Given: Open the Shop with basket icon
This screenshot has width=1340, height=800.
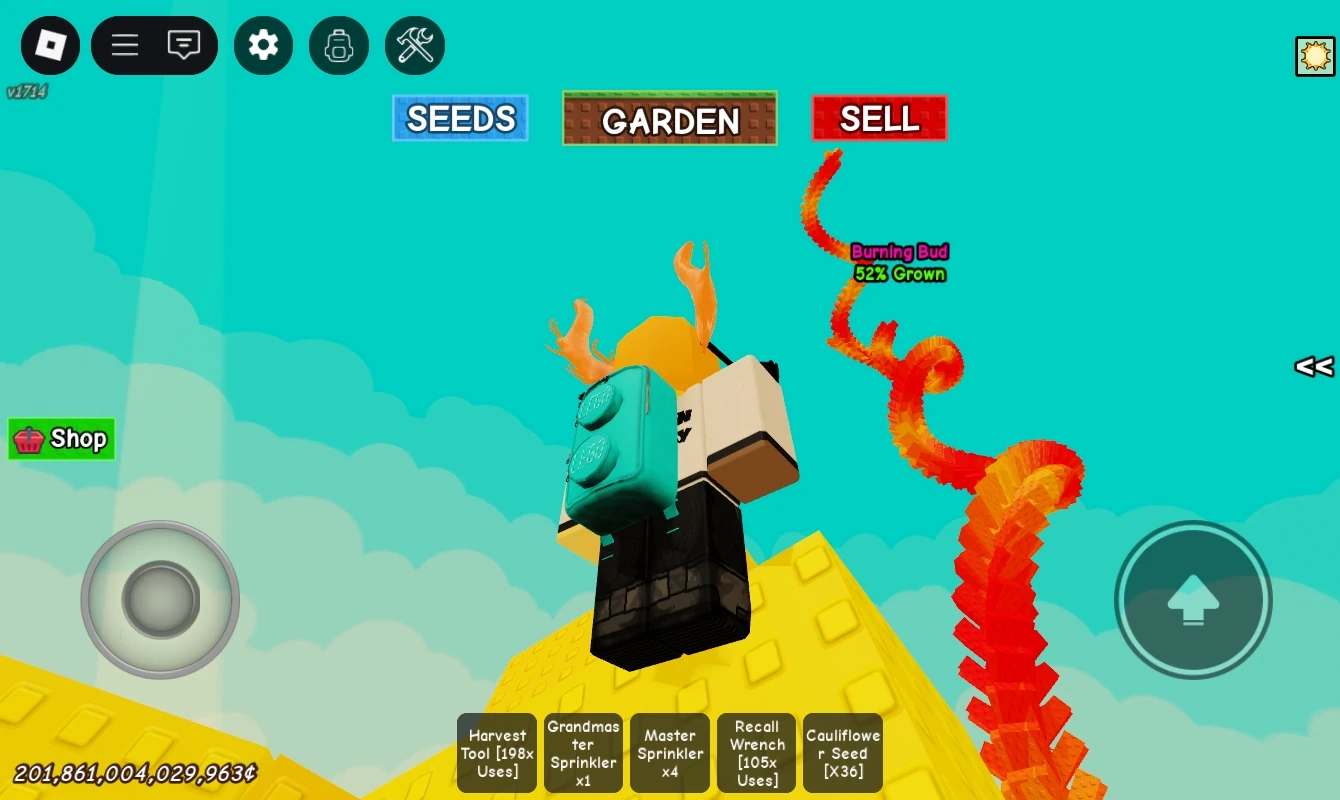Looking at the screenshot, I should (x=61, y=438).
